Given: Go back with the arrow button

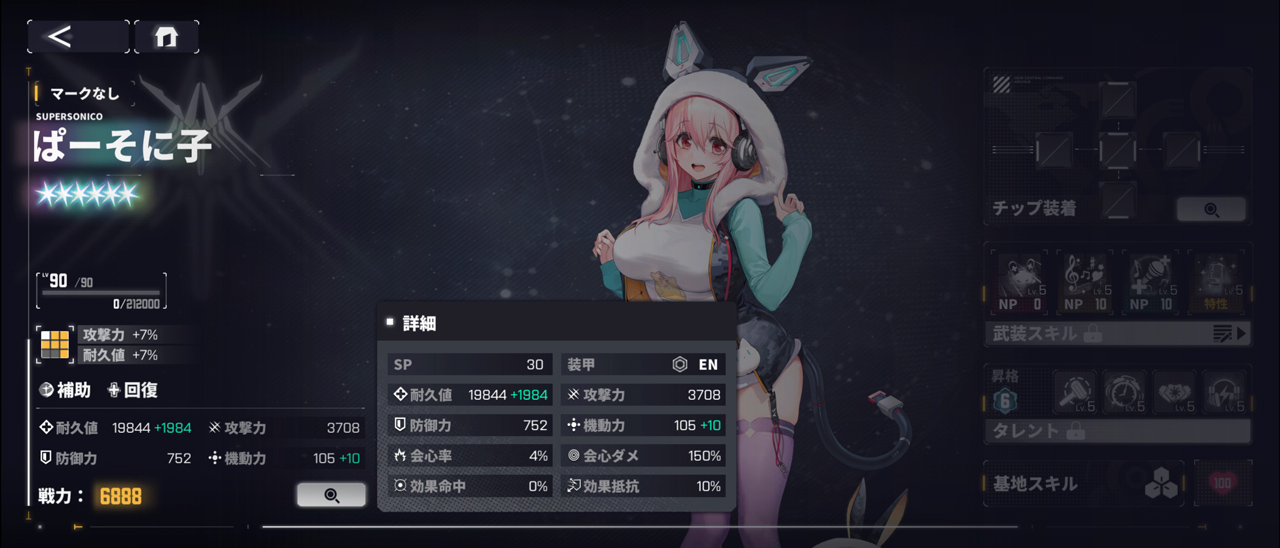Looking at the screenshot, I should click(x=77, y=37).
